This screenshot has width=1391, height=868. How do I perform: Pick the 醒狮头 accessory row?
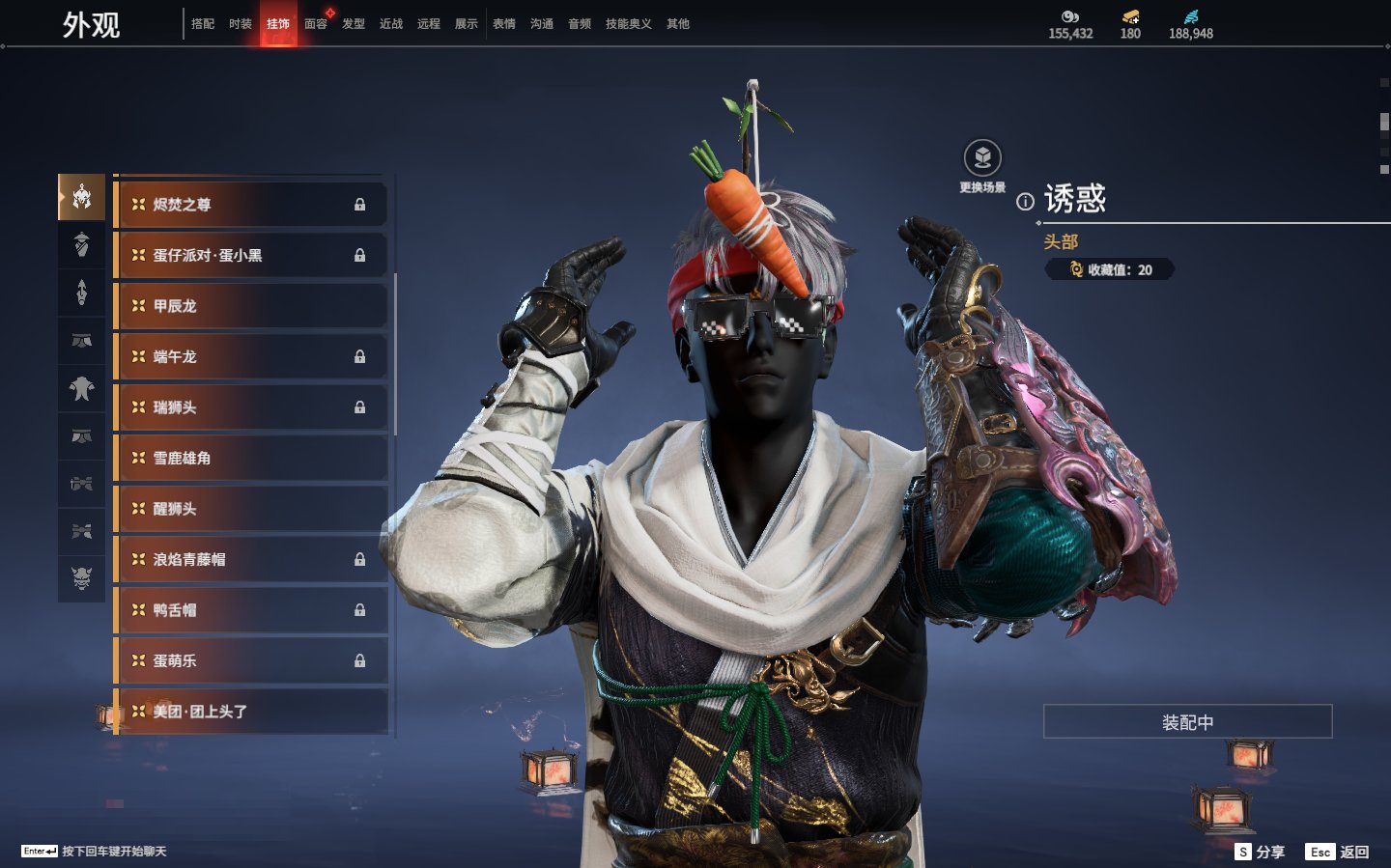click(251, 509)
